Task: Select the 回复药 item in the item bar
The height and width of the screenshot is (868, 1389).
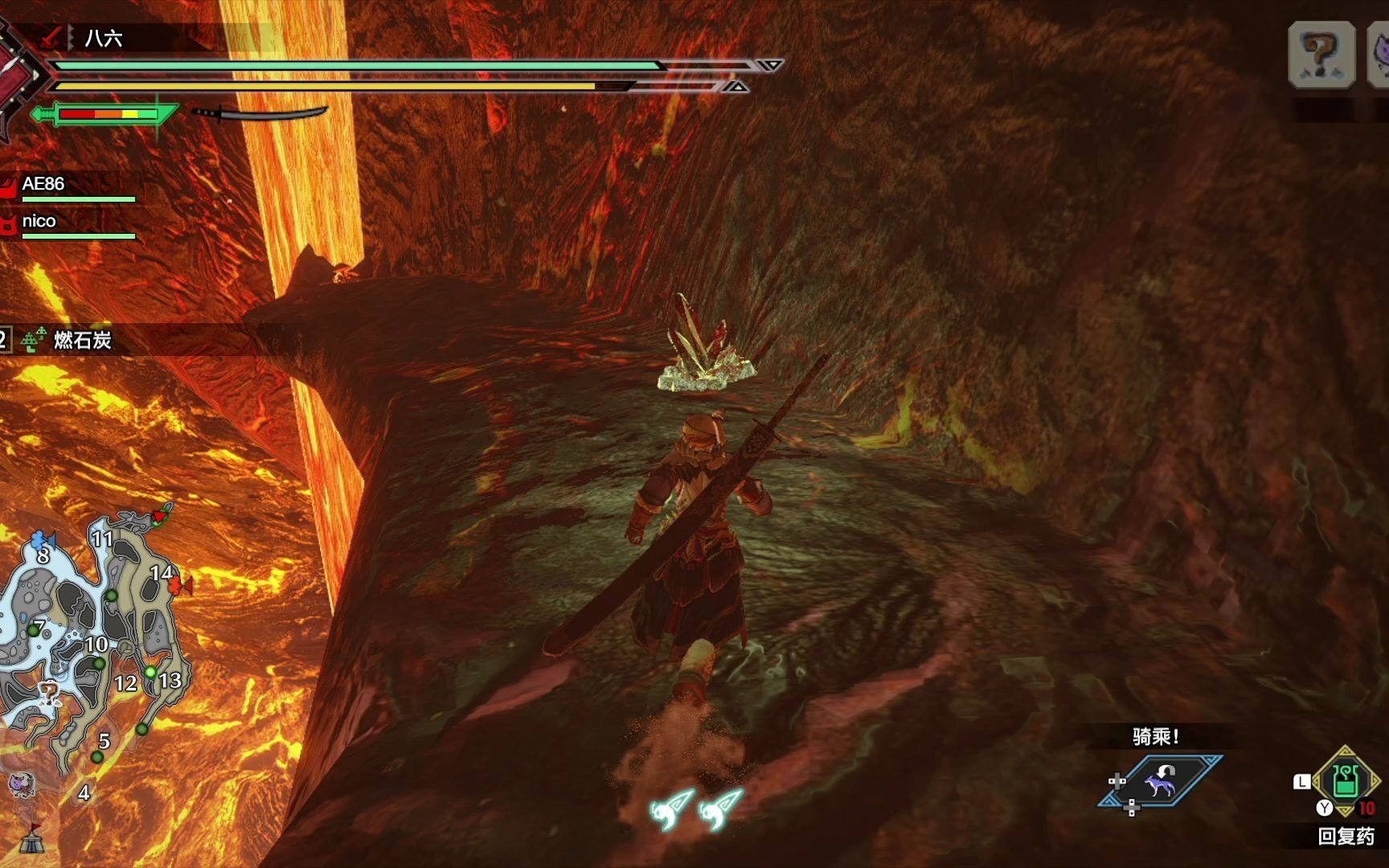Action: (1346, 781)
